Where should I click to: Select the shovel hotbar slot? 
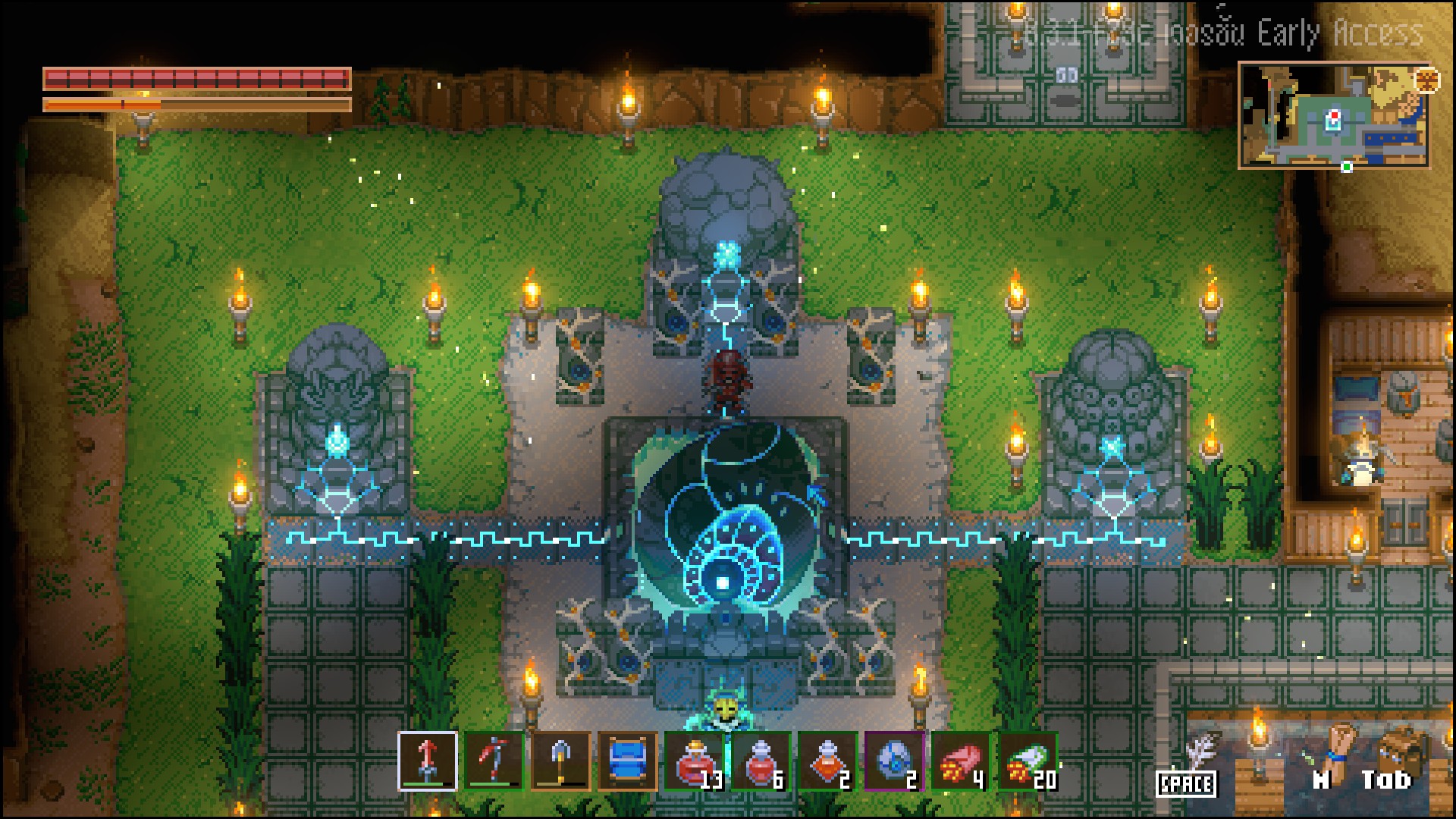560,761
